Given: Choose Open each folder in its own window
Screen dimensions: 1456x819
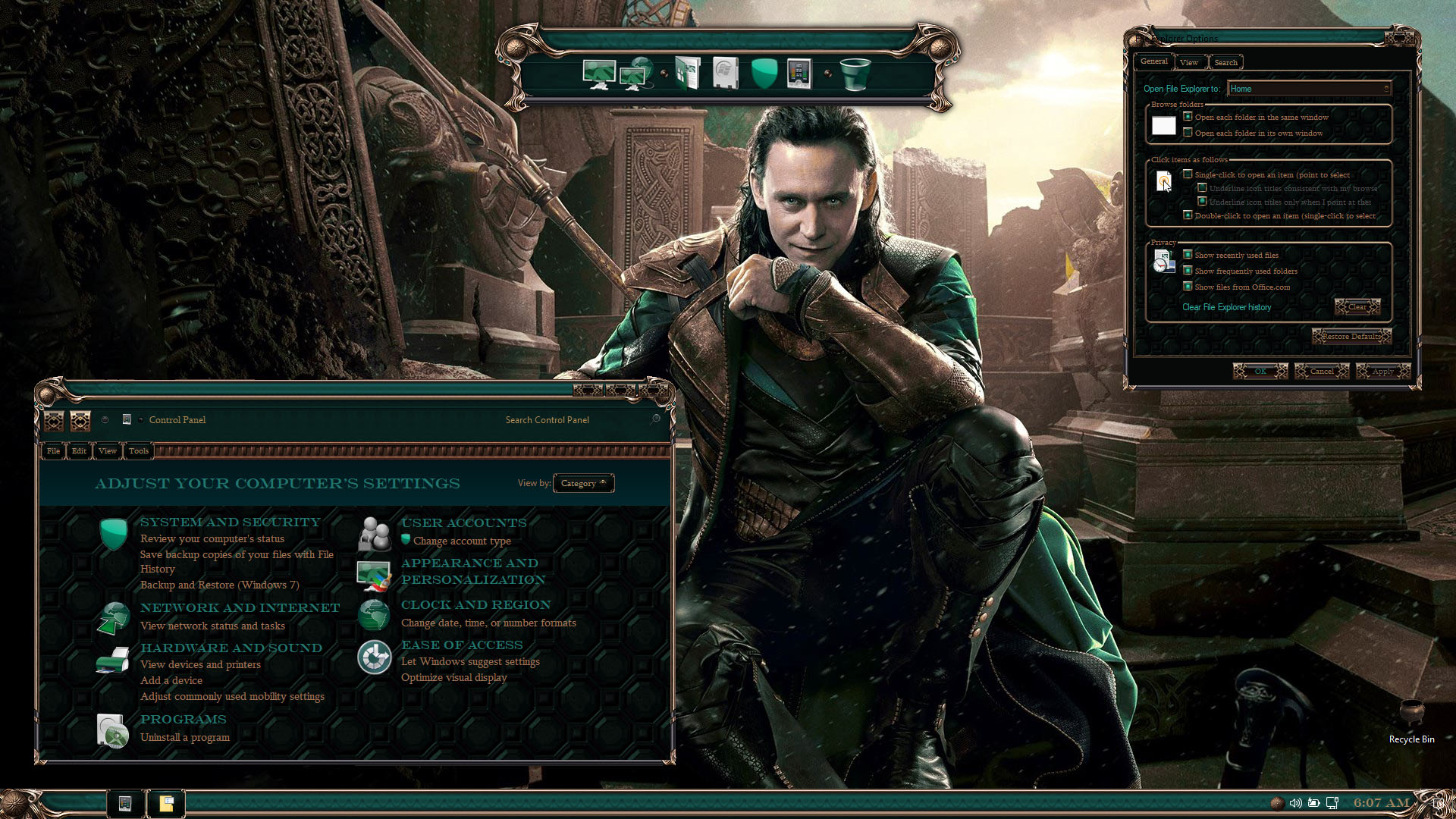Looking at the screenshot, I should coord(1188,133).
